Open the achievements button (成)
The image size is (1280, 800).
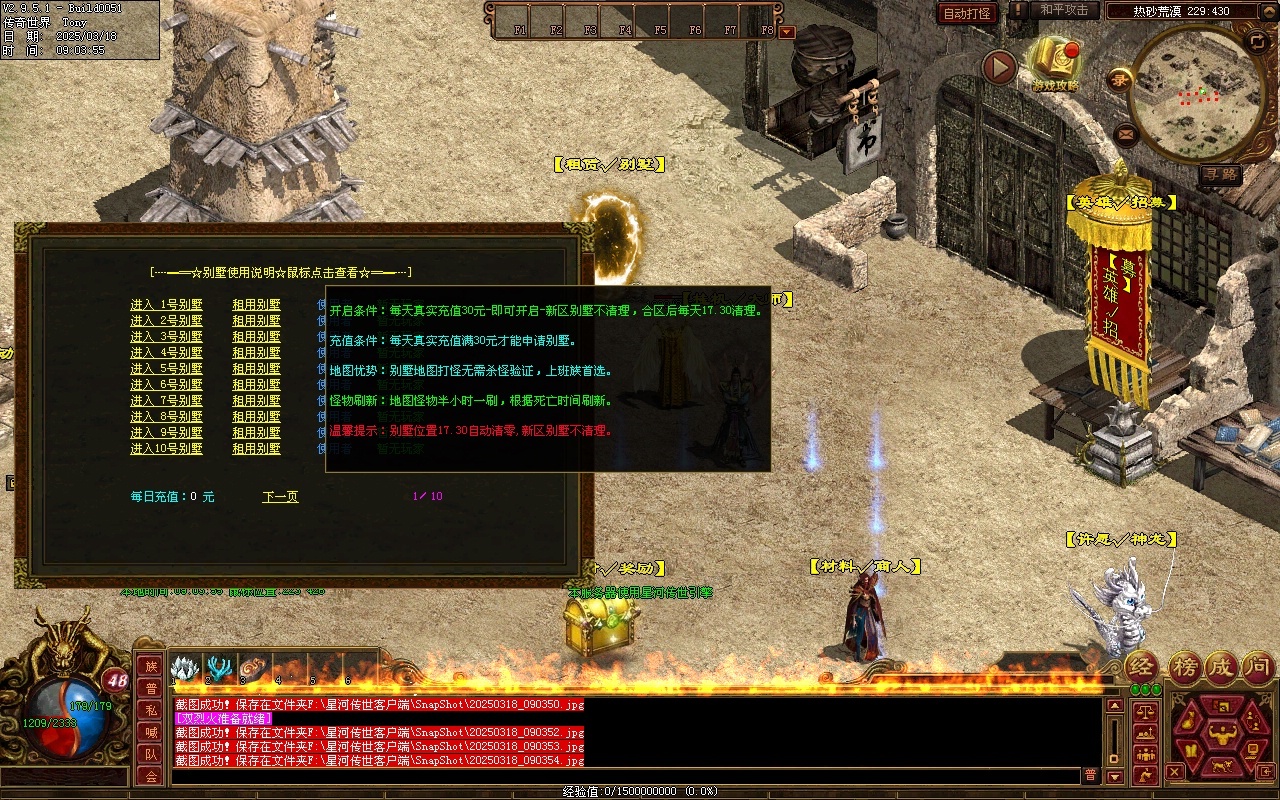(x=1221, y=667)
